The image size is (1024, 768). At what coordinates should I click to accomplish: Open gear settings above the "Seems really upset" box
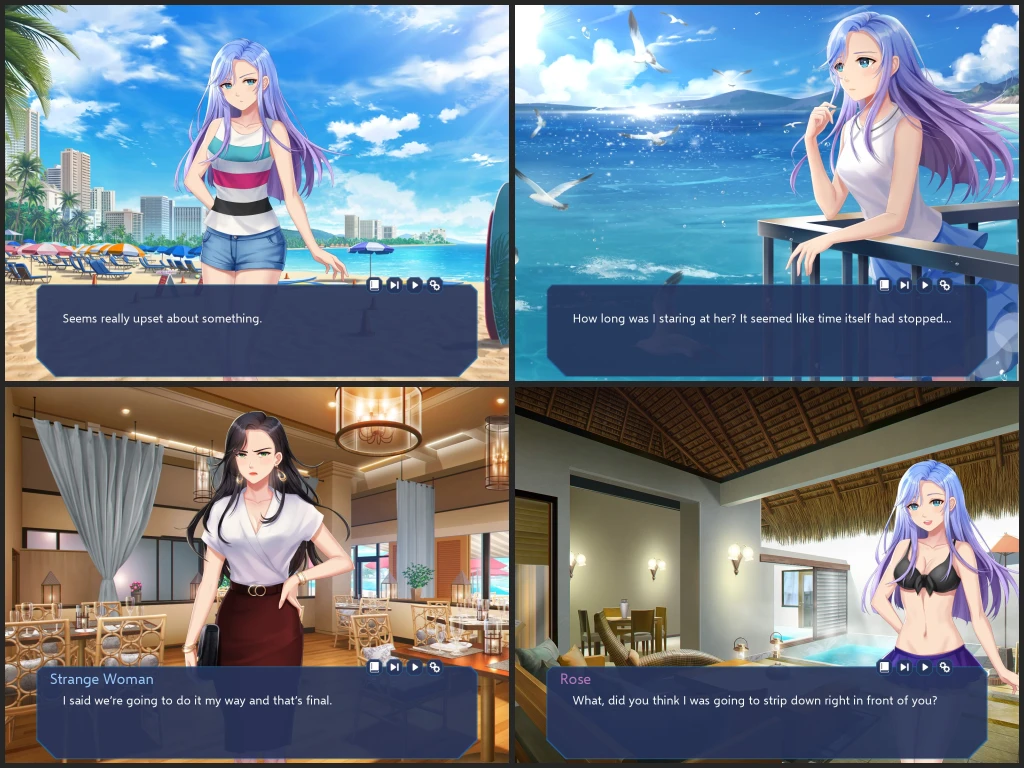click(x=435, y=285)
